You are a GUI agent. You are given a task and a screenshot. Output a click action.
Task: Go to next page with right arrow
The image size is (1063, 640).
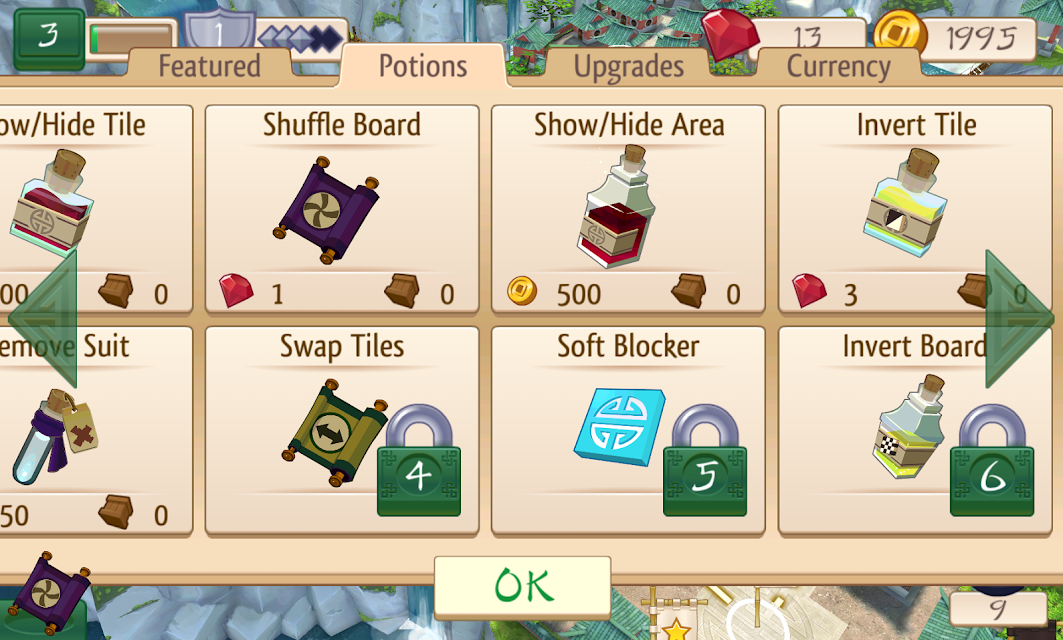[1020, 319]
